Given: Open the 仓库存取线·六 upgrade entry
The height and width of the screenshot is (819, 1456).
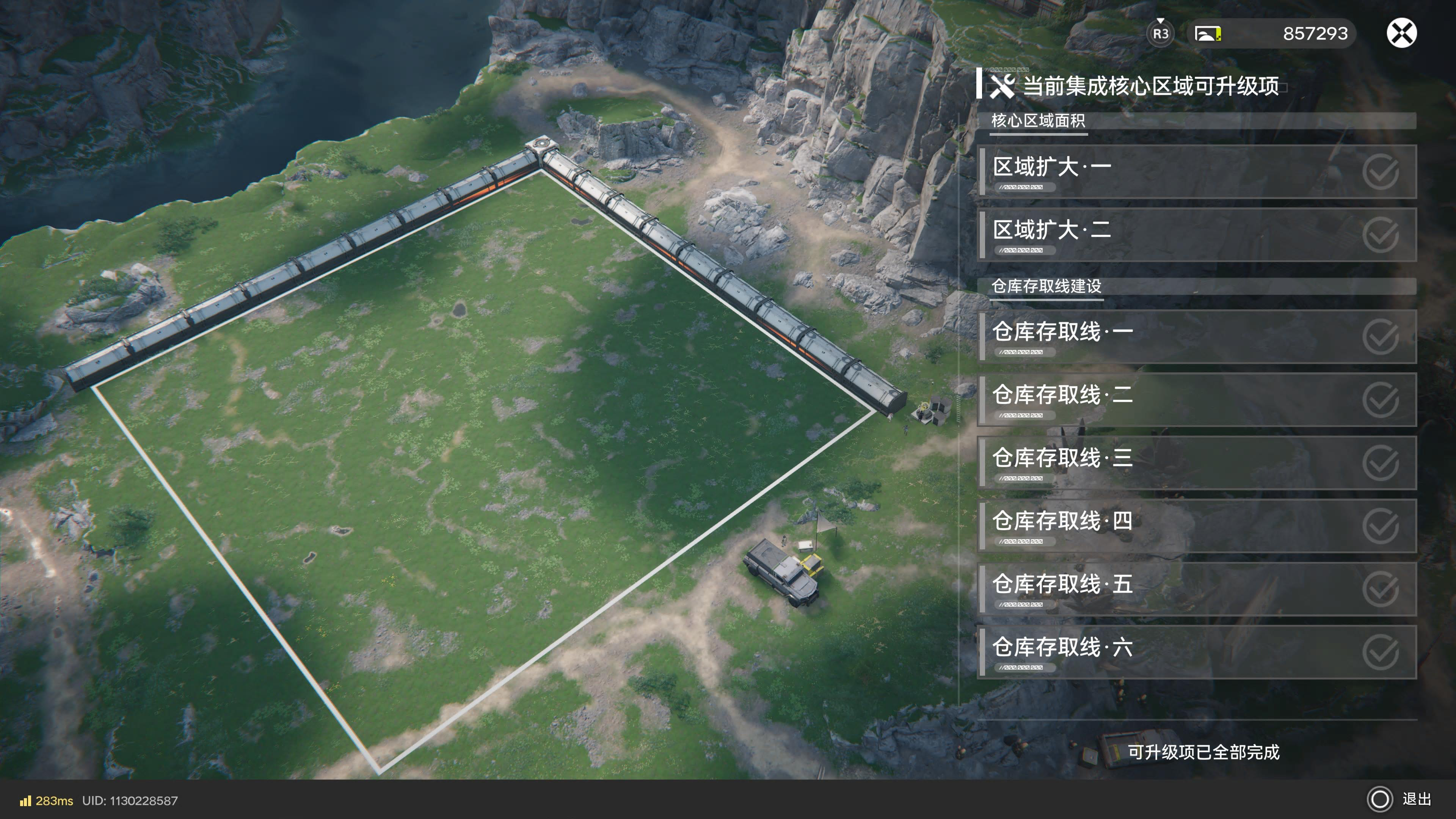Looking at the screenshot, I should pos(1197,652).
